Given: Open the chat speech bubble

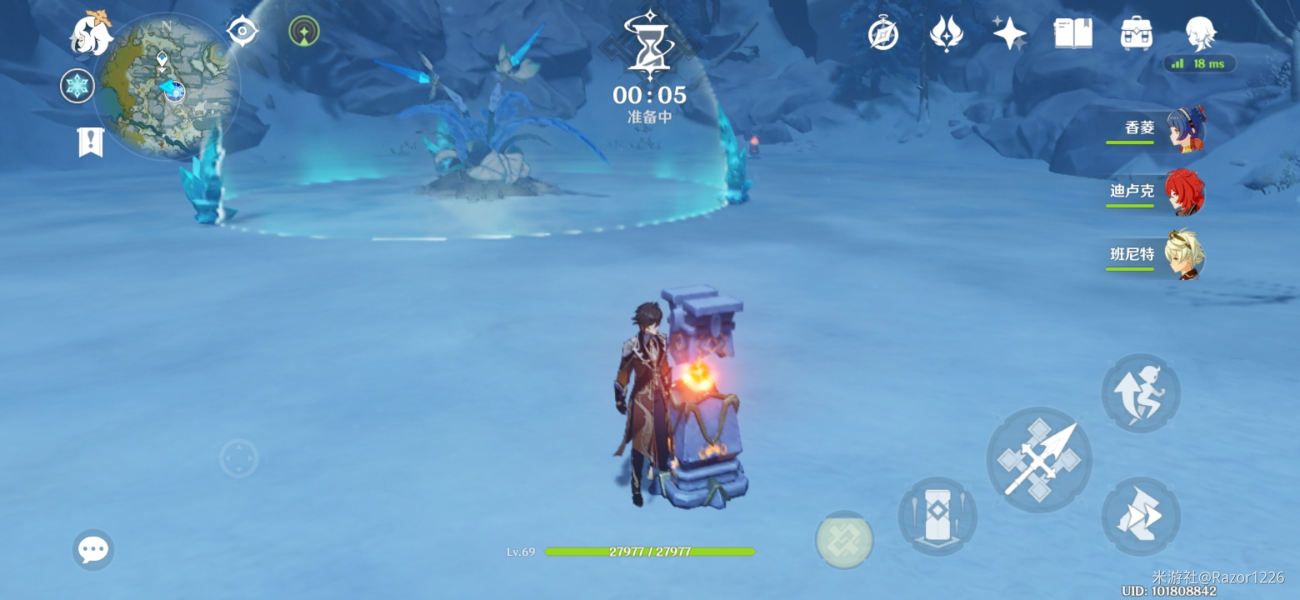Looking at the screenshot, I should 93,549.
